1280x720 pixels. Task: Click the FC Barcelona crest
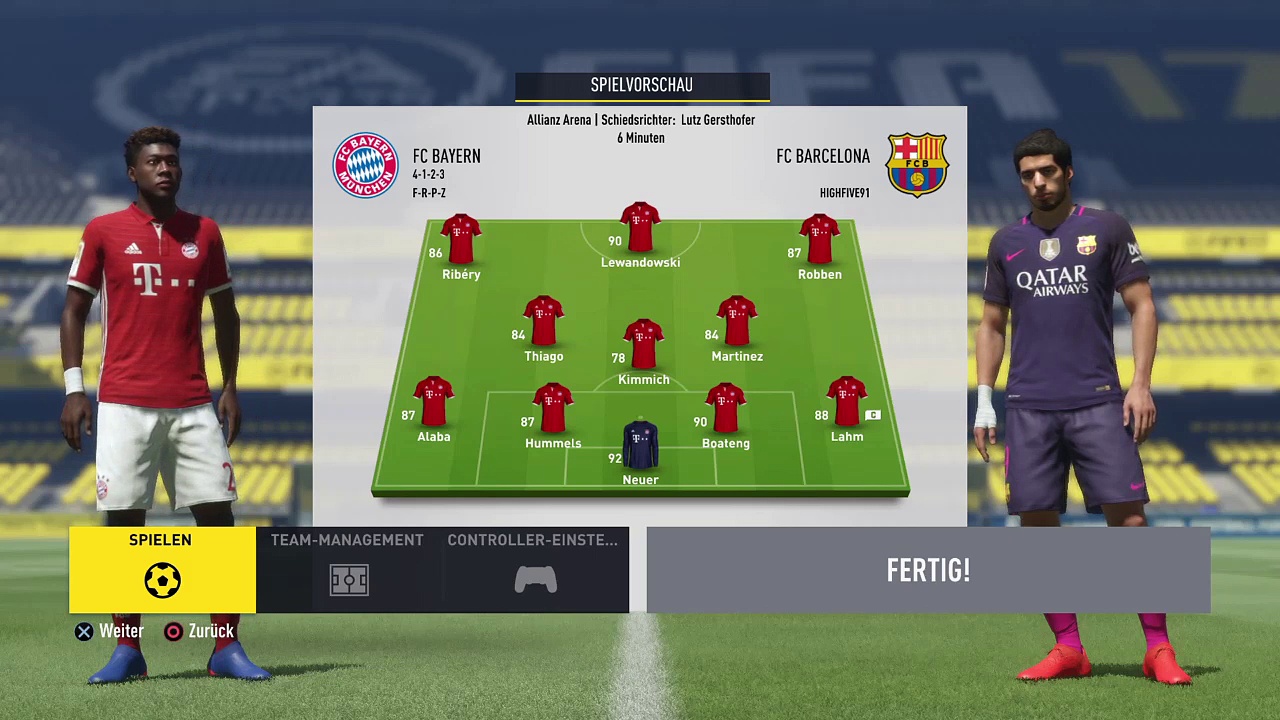917,165
